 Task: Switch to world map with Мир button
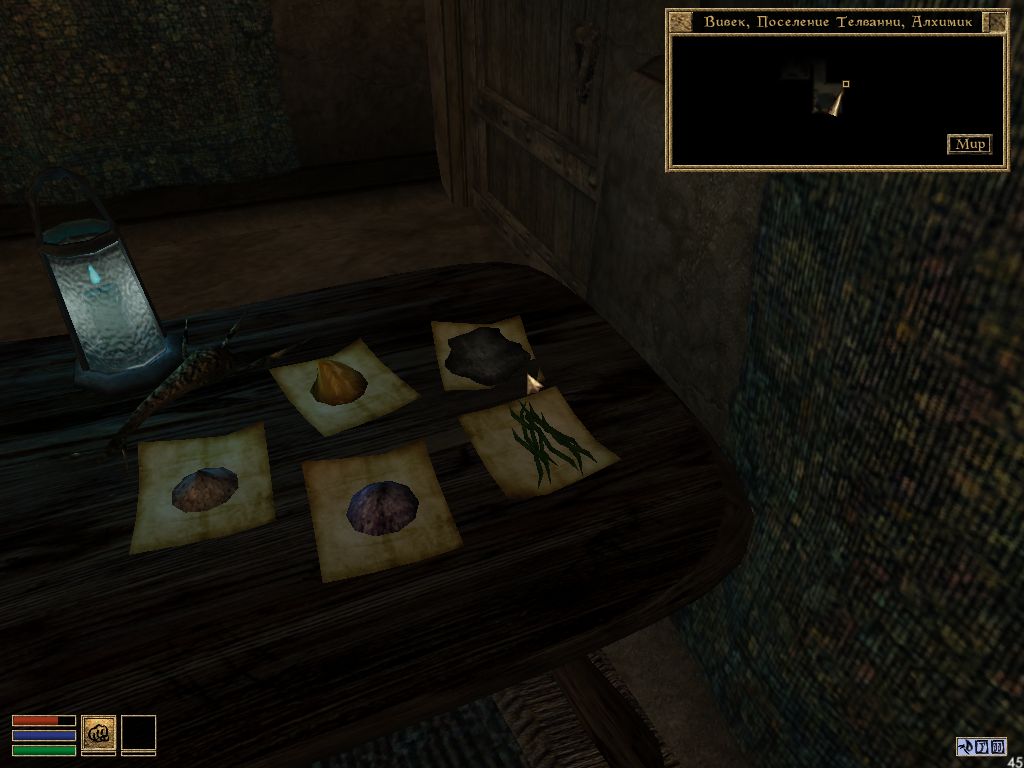(969, 144)
